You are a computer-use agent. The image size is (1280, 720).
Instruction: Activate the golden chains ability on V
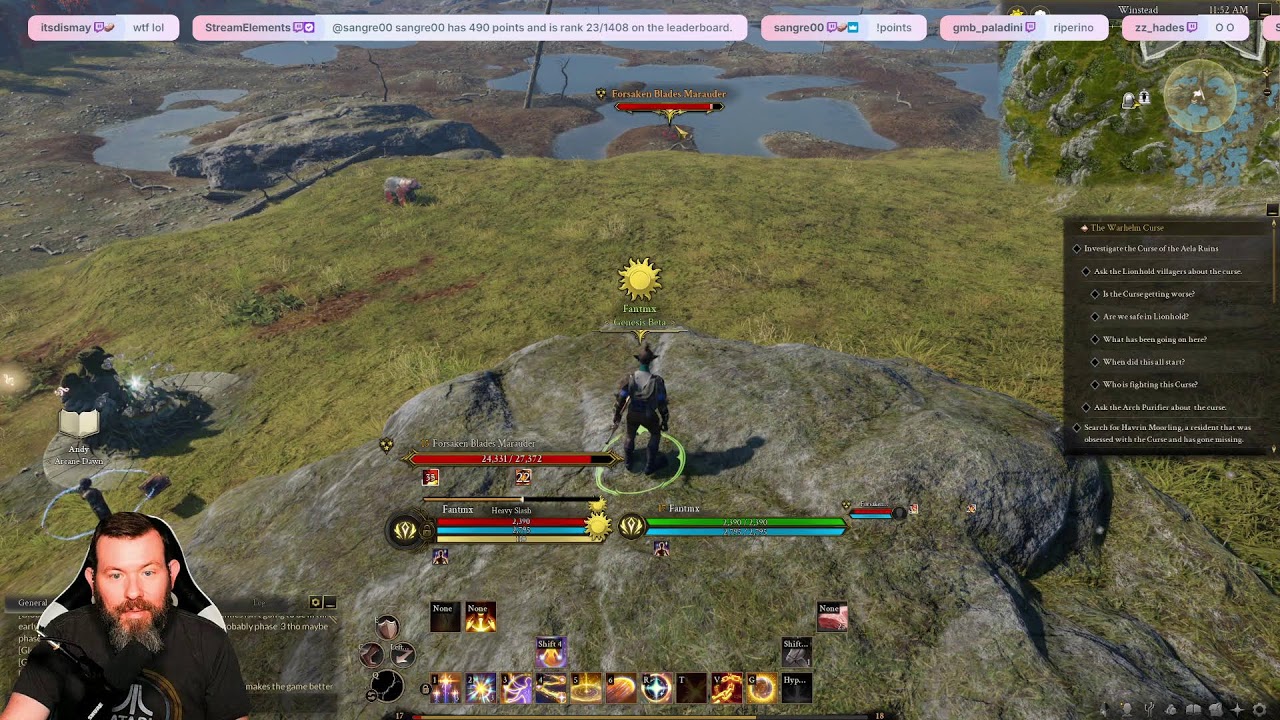pos(726,688)
